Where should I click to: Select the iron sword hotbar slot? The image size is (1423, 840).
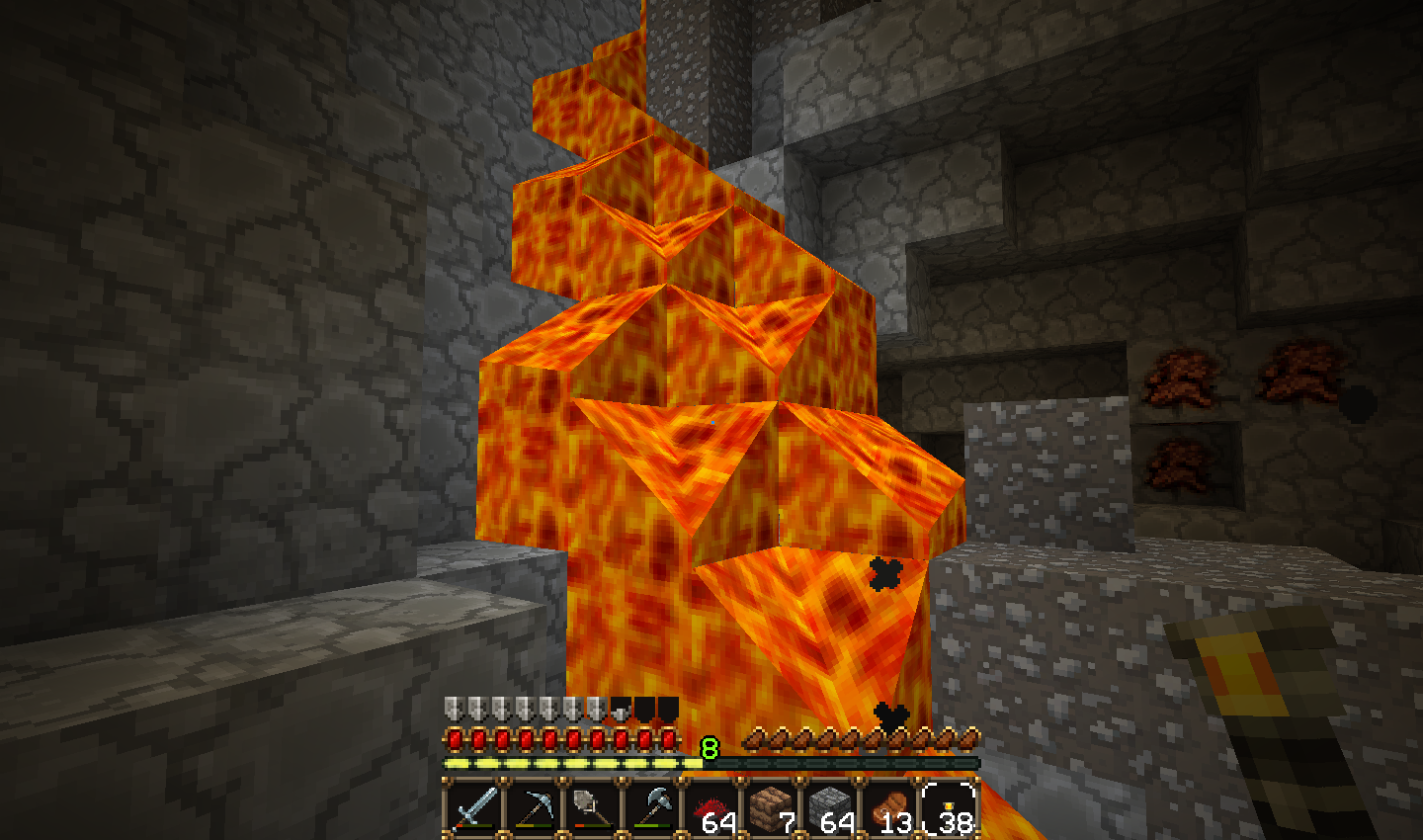coord(473,808)
